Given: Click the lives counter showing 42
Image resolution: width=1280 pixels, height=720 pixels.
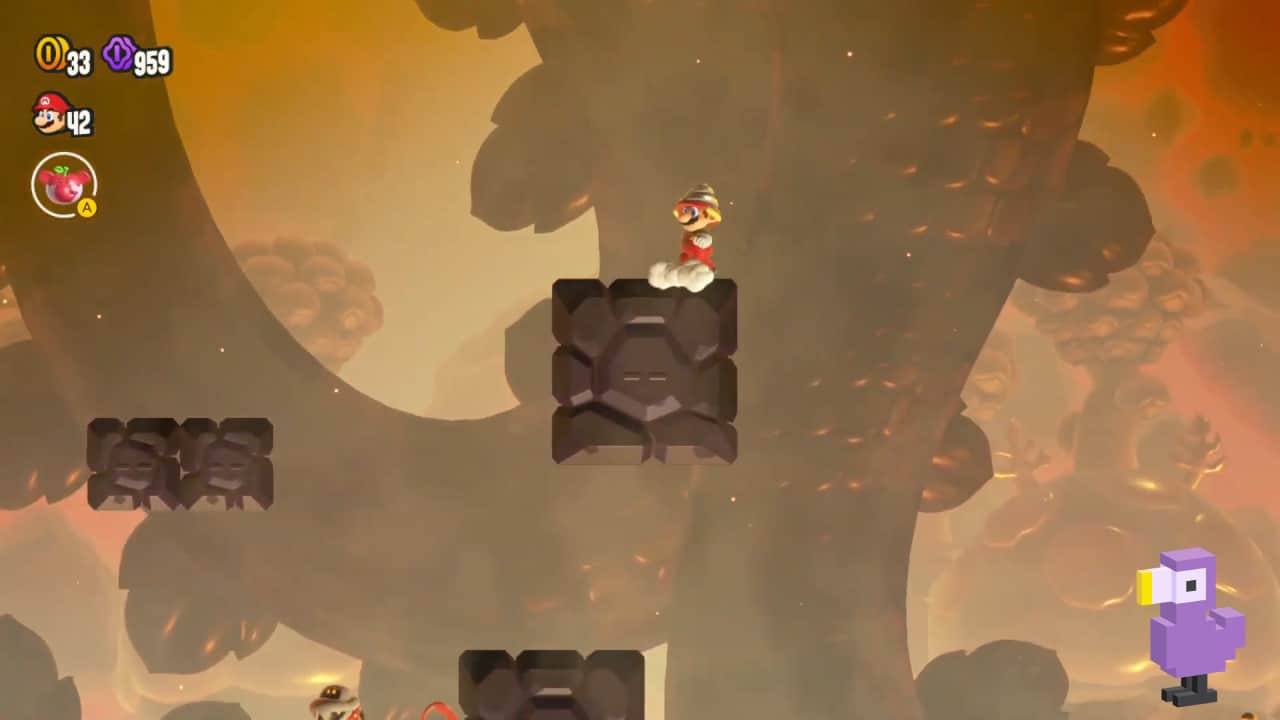Looking at the screenshot, I should pyautogui.click(x=82, y=120).
